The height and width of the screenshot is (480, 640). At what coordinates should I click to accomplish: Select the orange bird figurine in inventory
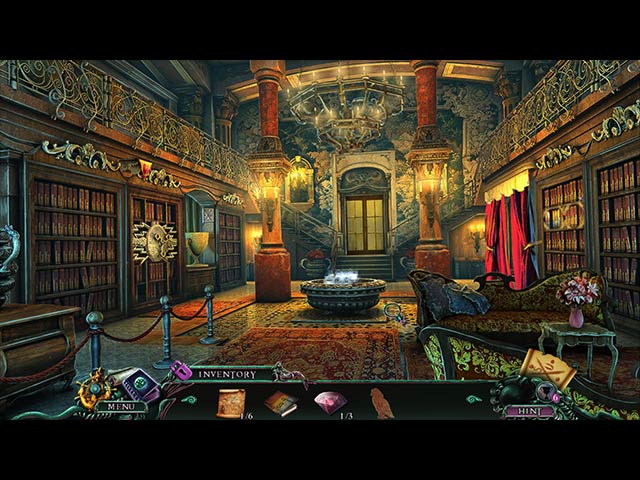pos(382,403)
